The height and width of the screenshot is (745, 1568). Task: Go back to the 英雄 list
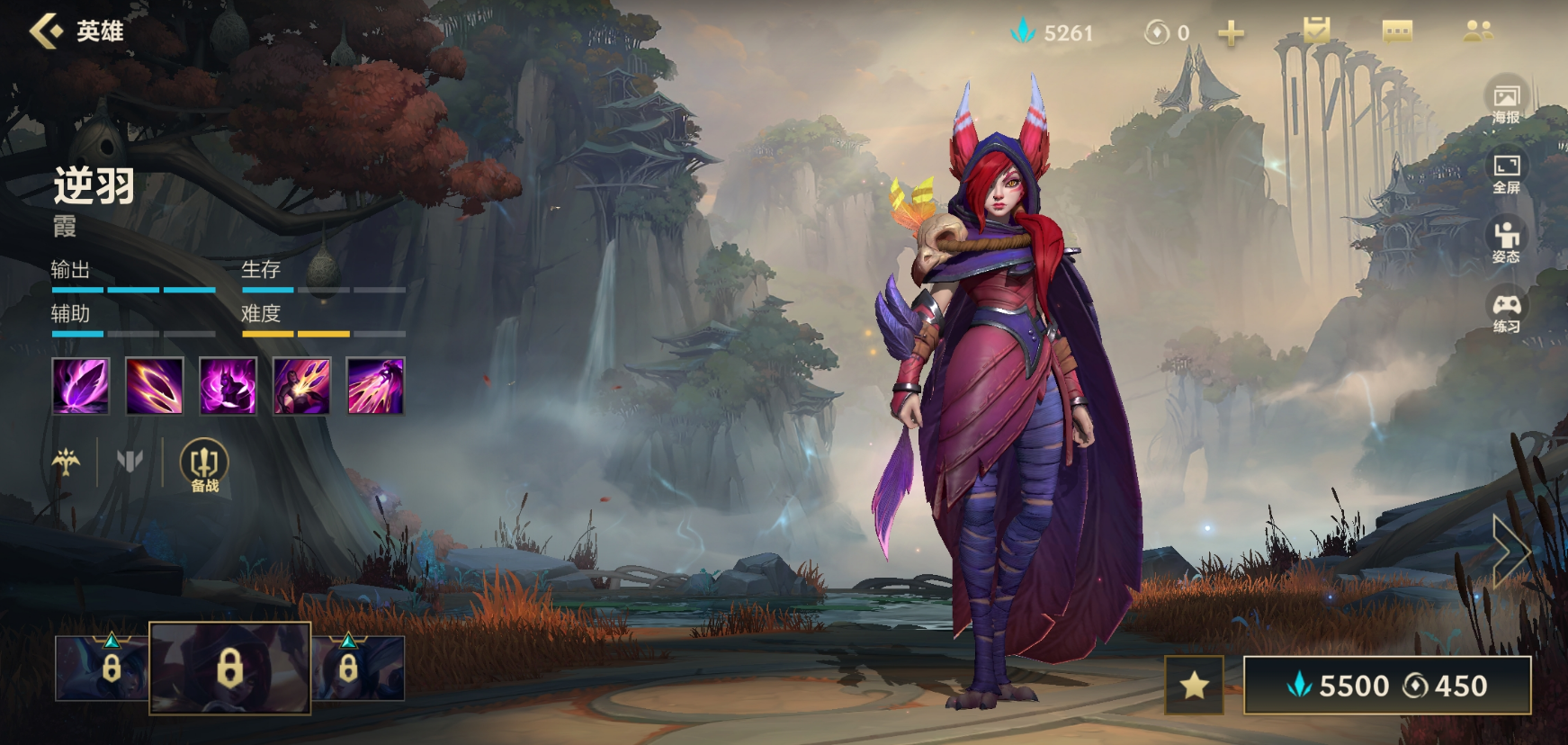coord(47,31)
